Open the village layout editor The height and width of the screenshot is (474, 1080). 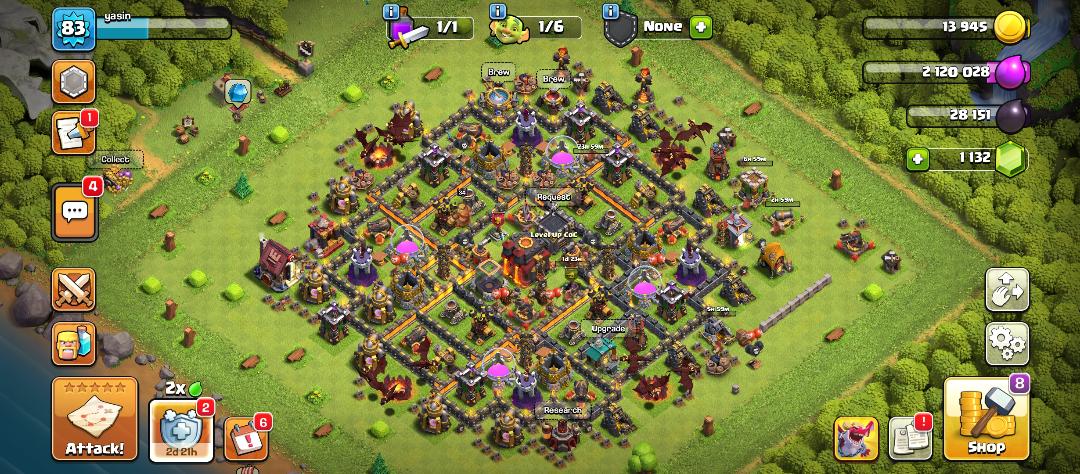(1007, 290)
